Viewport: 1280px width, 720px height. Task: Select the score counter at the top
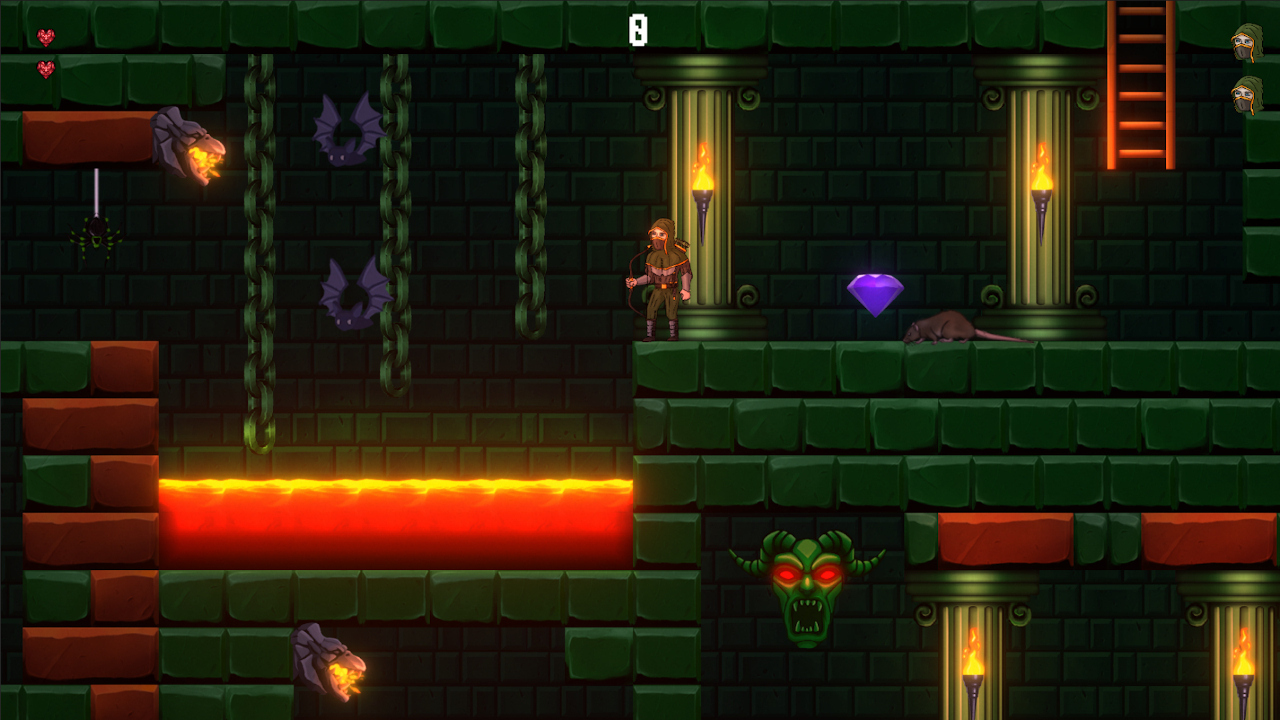637,30
